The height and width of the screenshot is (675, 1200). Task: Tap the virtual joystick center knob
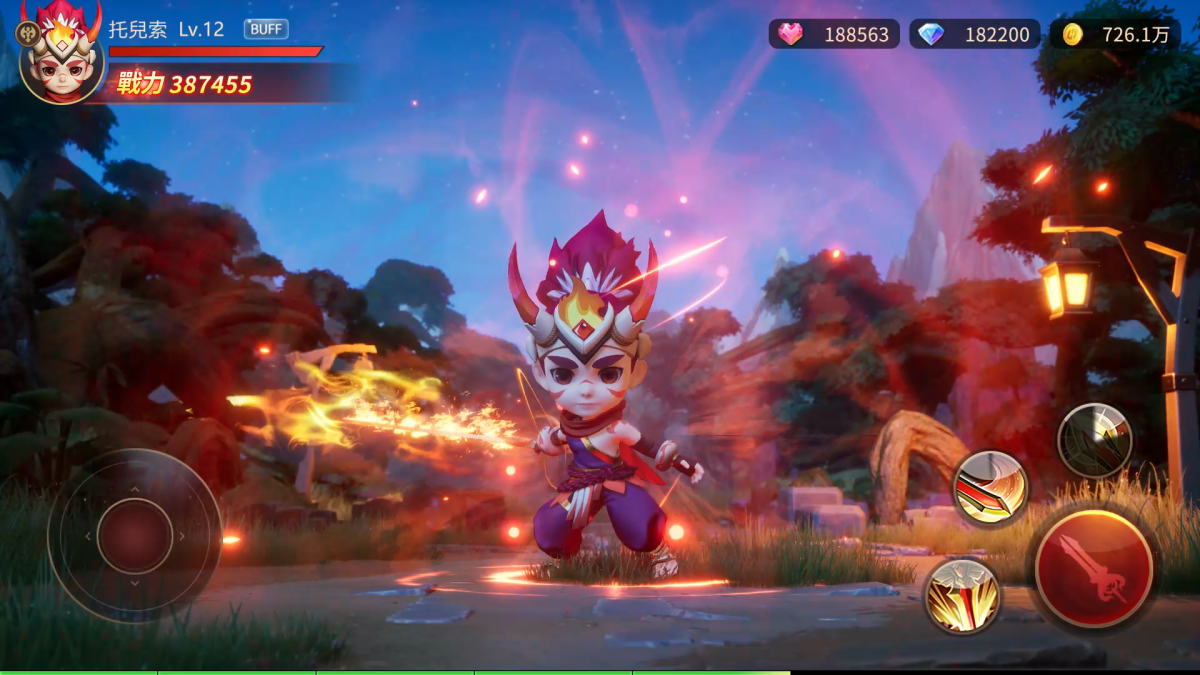pyautogui.click(x=135, y=536)
